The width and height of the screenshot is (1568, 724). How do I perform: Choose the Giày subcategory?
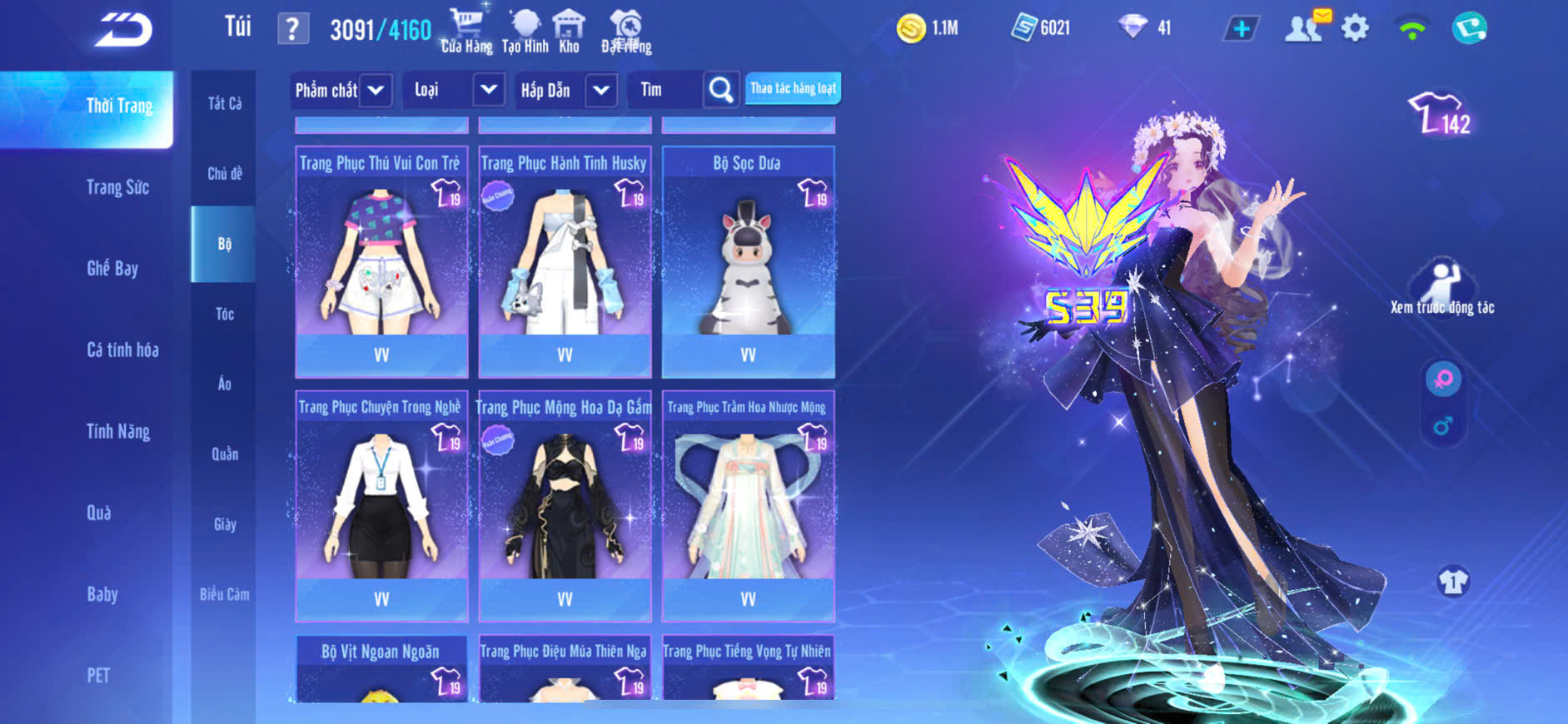pyautogui.click(x=225, y=524)
